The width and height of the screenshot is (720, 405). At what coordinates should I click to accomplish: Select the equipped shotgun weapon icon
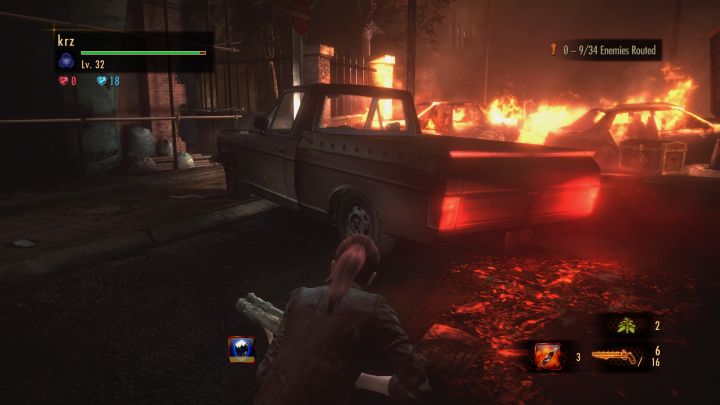point(615,355)
